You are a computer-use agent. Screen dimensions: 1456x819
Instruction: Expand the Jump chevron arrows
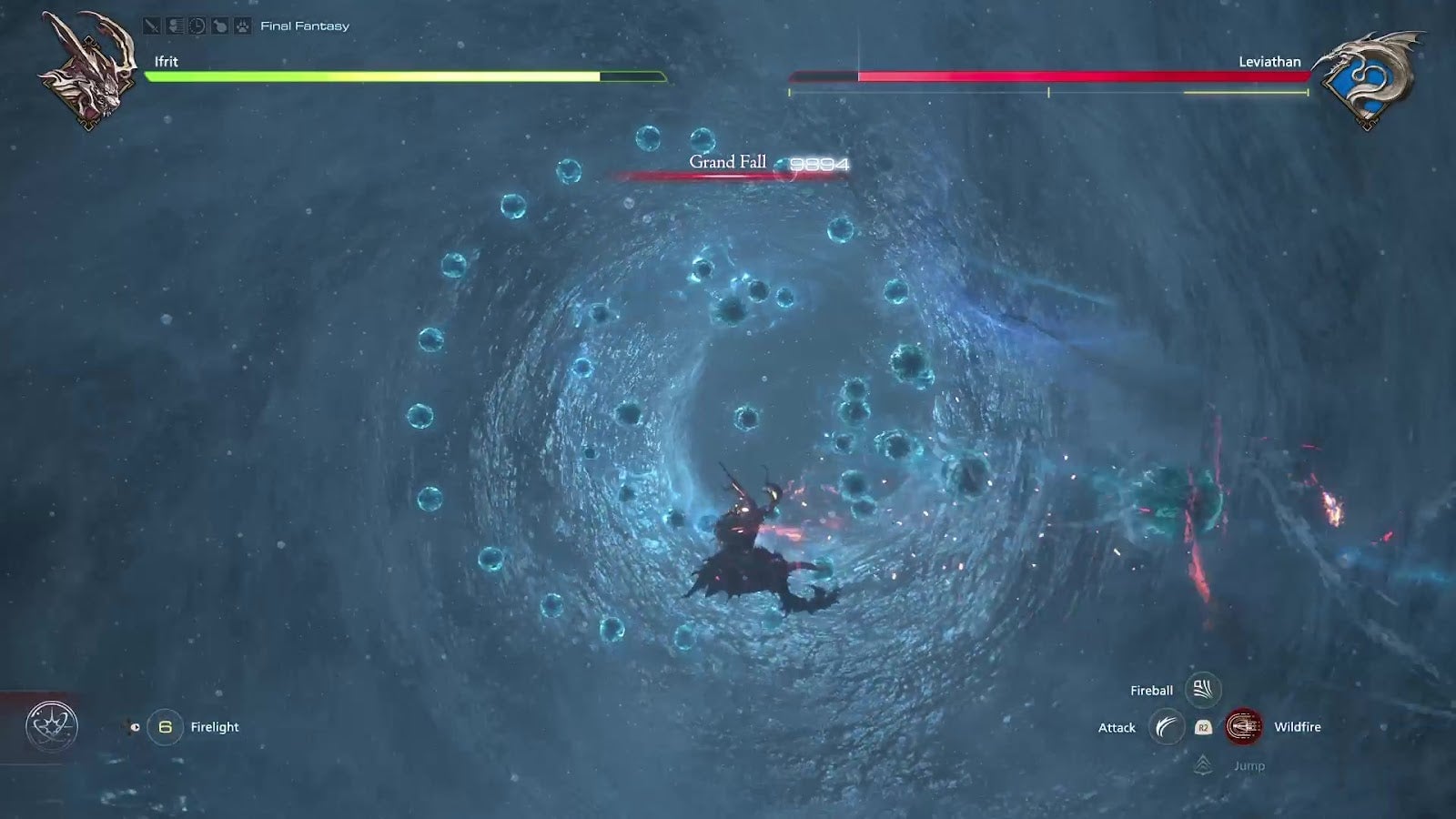pos(1204,766)
